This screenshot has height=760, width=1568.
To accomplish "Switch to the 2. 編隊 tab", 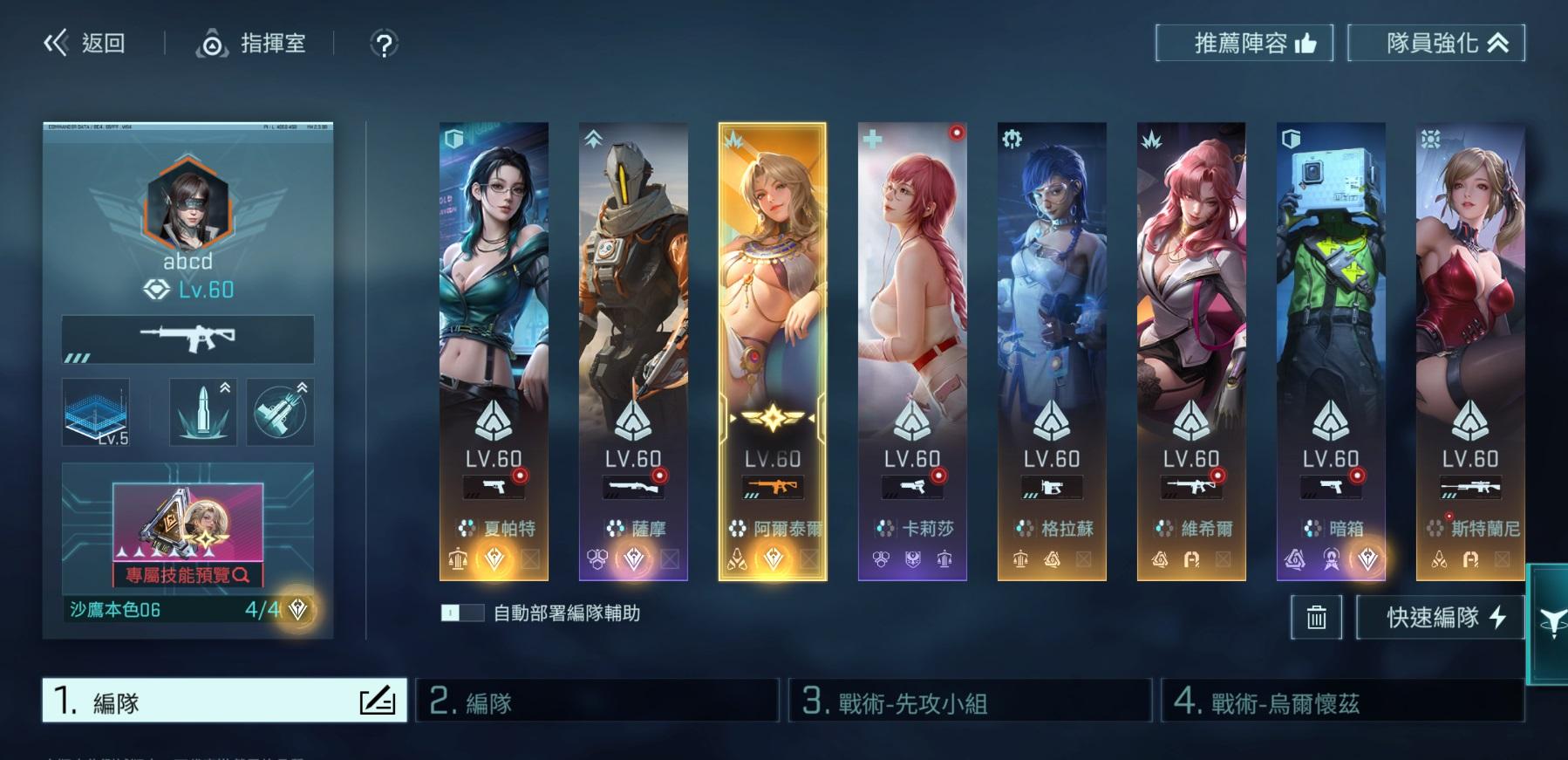I will pyautogui.click(x=597, y=701).
